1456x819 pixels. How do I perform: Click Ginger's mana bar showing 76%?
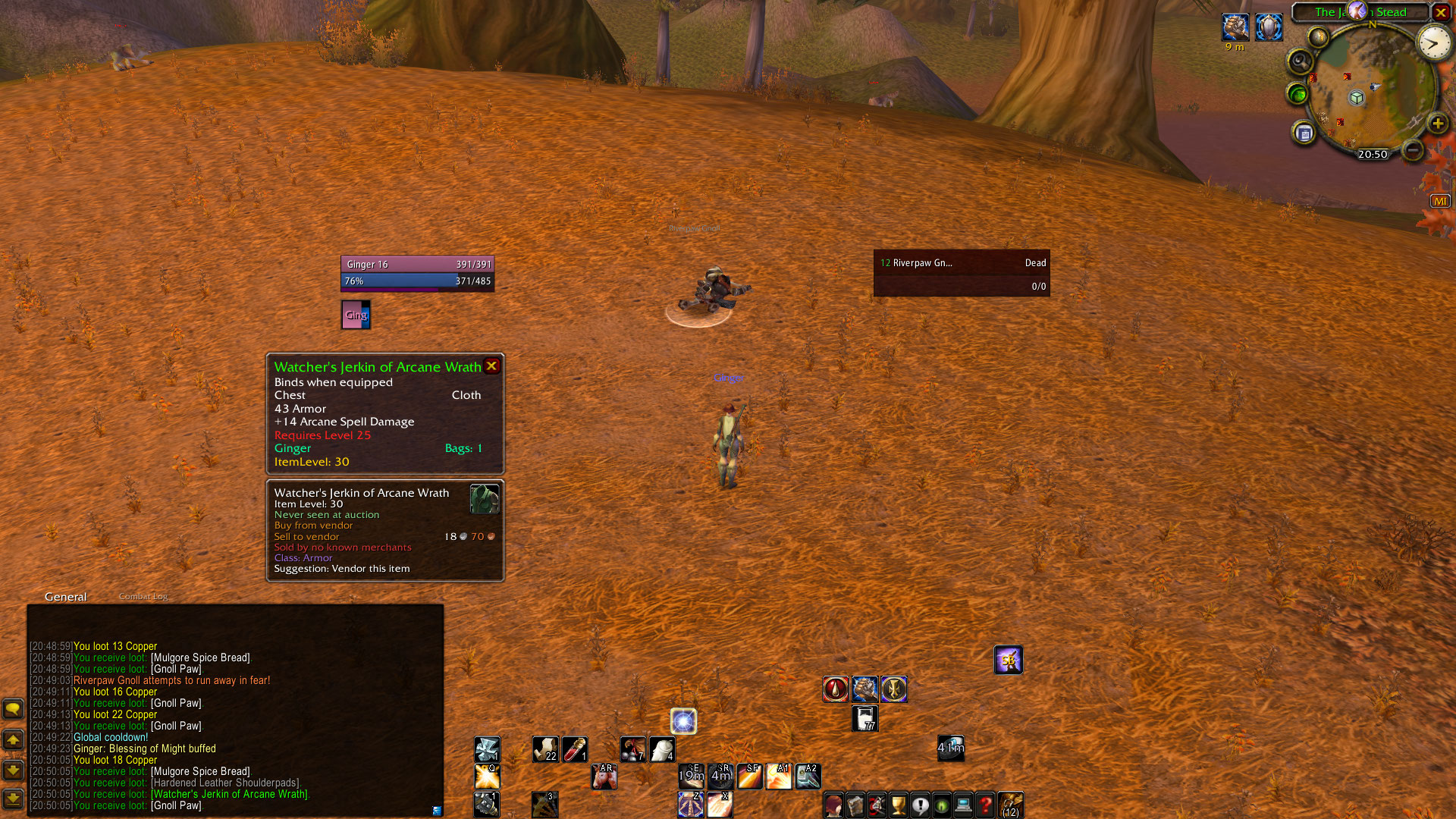[417, 281]
